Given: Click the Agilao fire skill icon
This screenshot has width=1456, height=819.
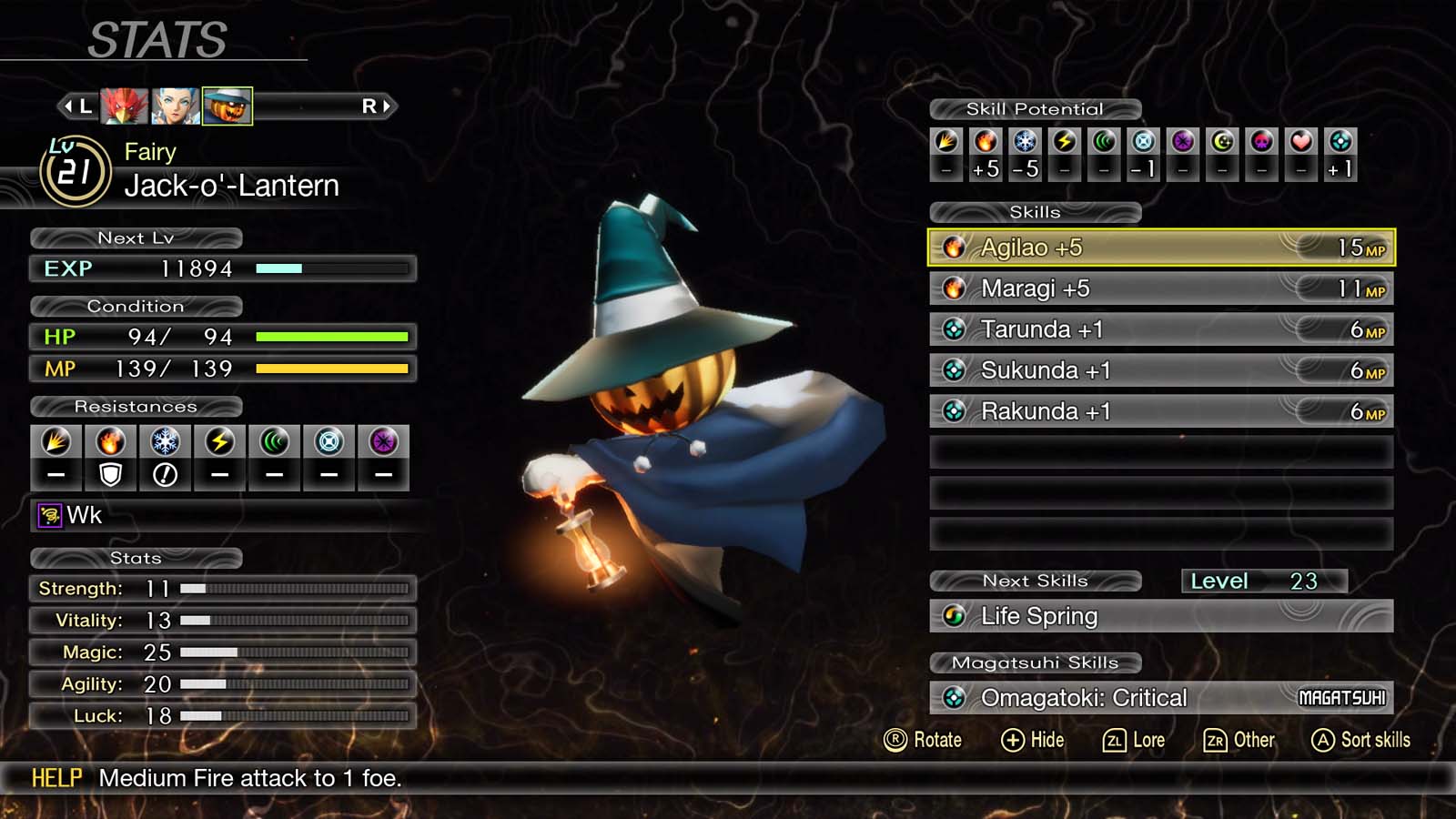Looking at the screenshot, I should (955, 247).
